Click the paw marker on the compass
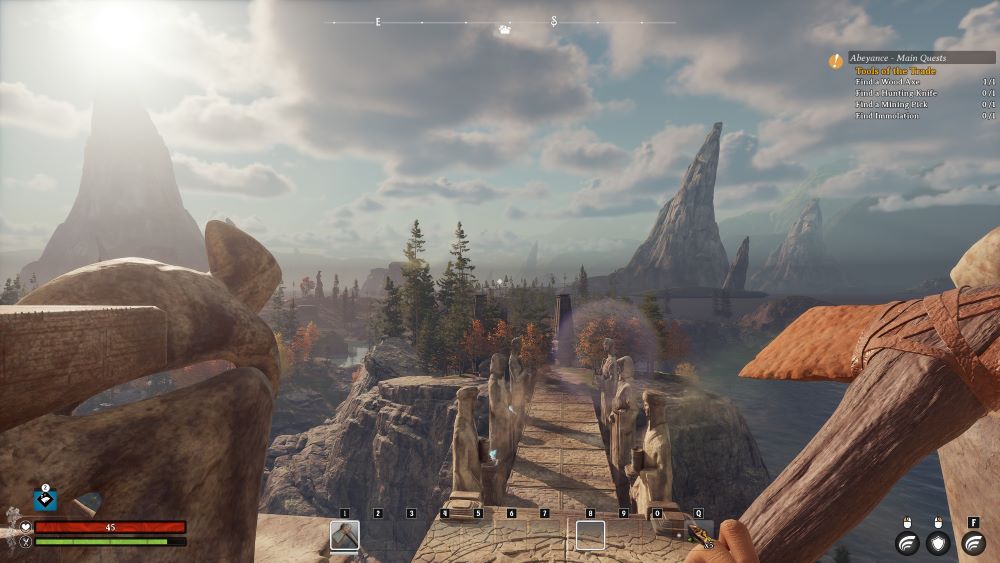 pos(505,30)
